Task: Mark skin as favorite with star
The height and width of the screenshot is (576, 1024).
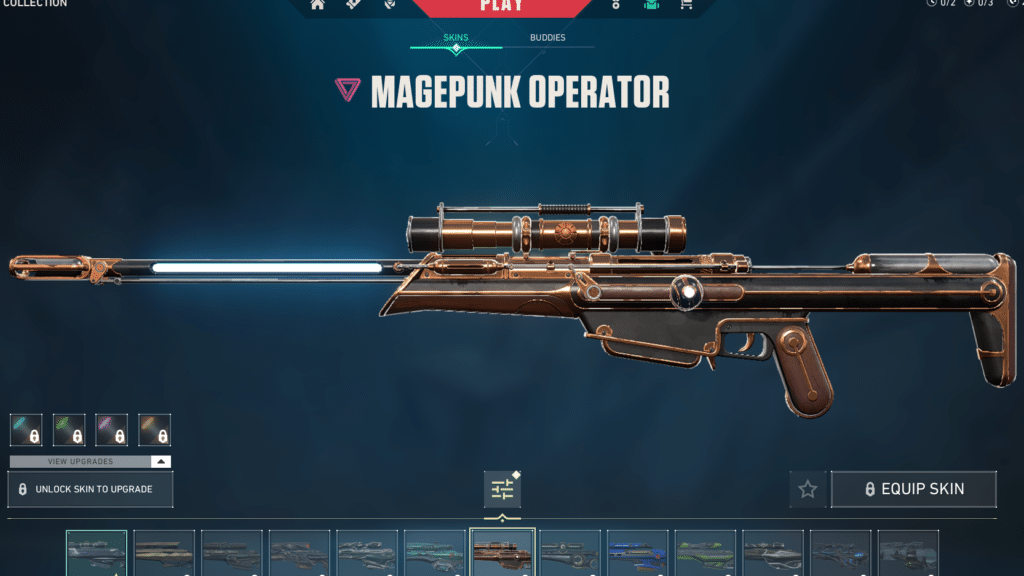Action: (808, 489)
